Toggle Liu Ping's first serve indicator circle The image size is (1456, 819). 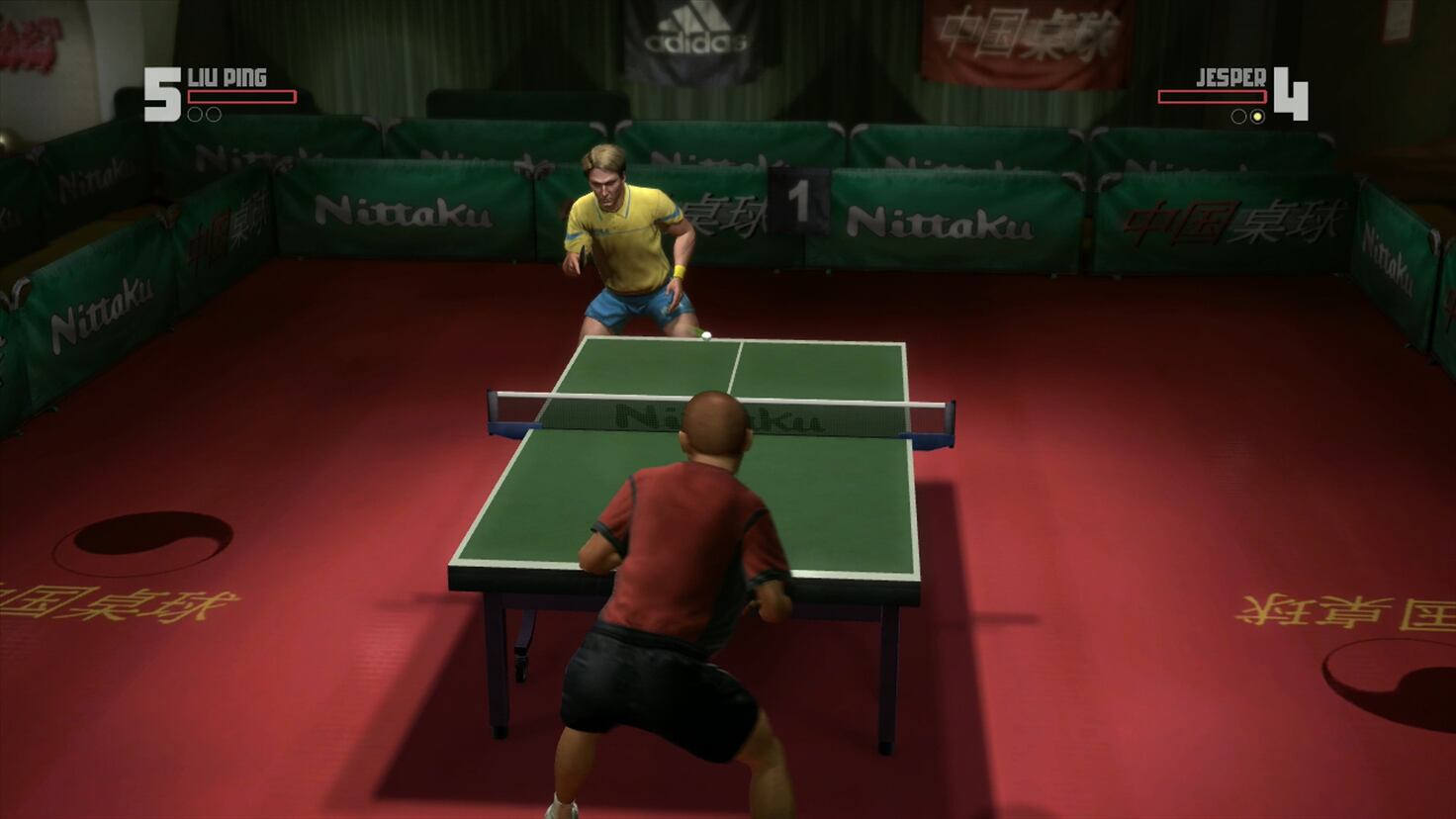tap(197, 115)
